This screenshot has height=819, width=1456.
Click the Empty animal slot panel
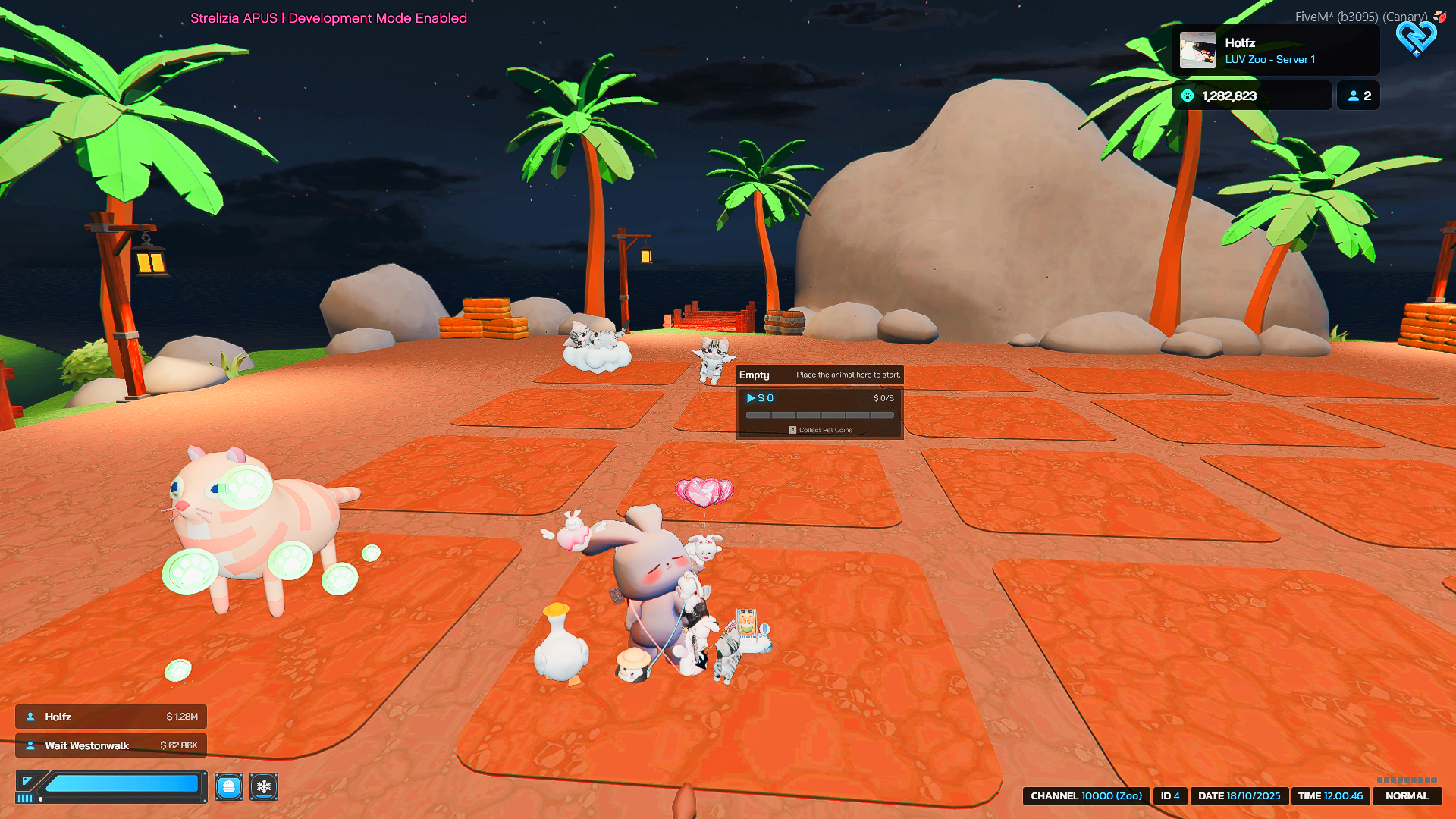[x=820, y=403]
